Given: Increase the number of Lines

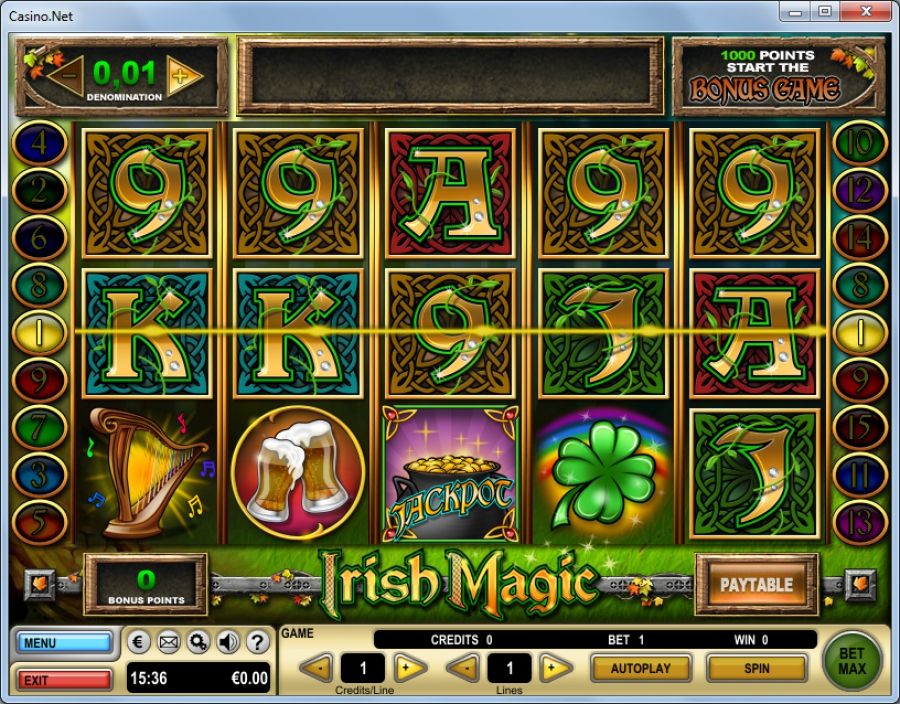Looking at the screenshot, I should 556,668.
